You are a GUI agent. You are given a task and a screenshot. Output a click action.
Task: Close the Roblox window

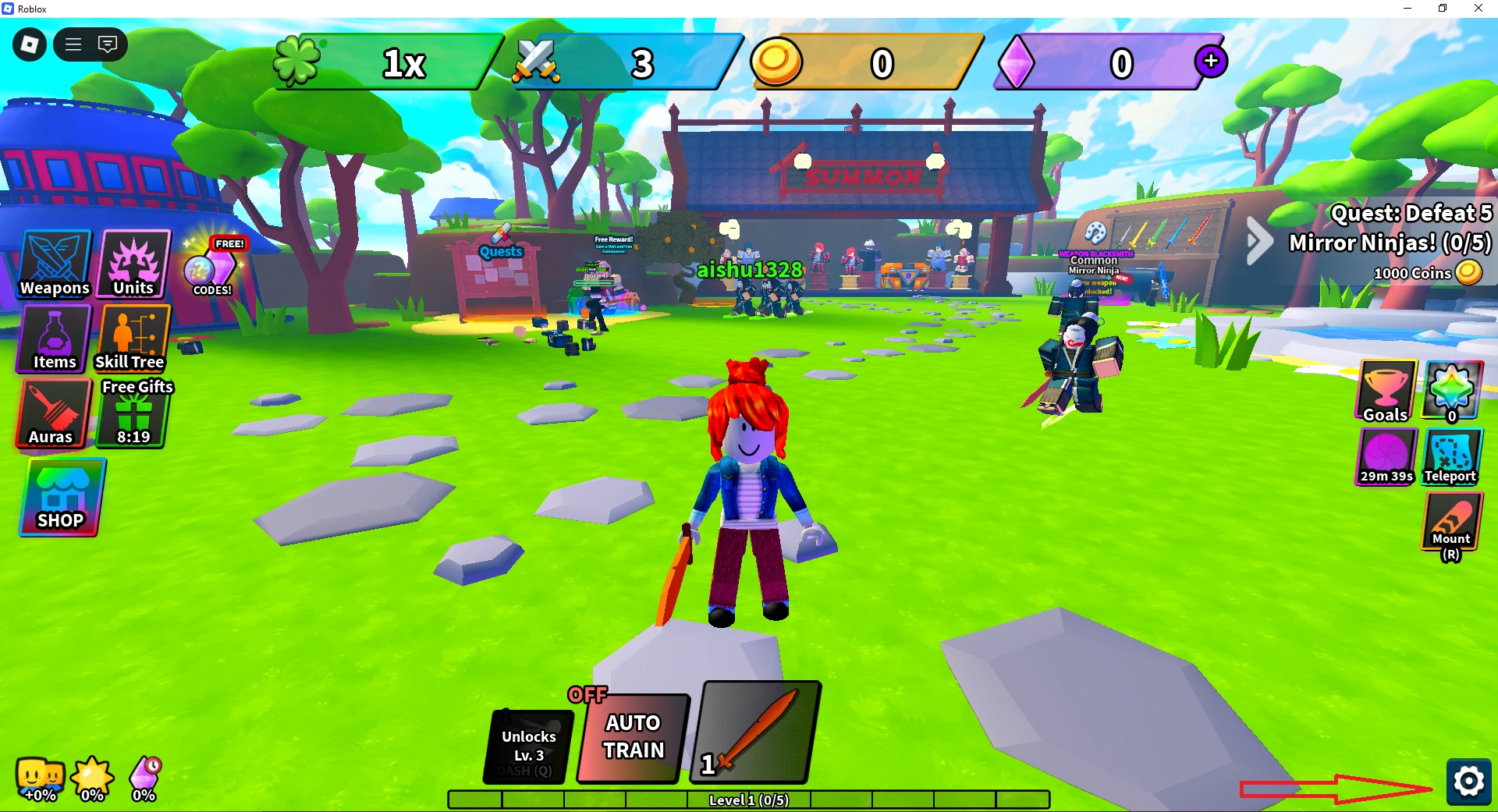coord(1478,9)
